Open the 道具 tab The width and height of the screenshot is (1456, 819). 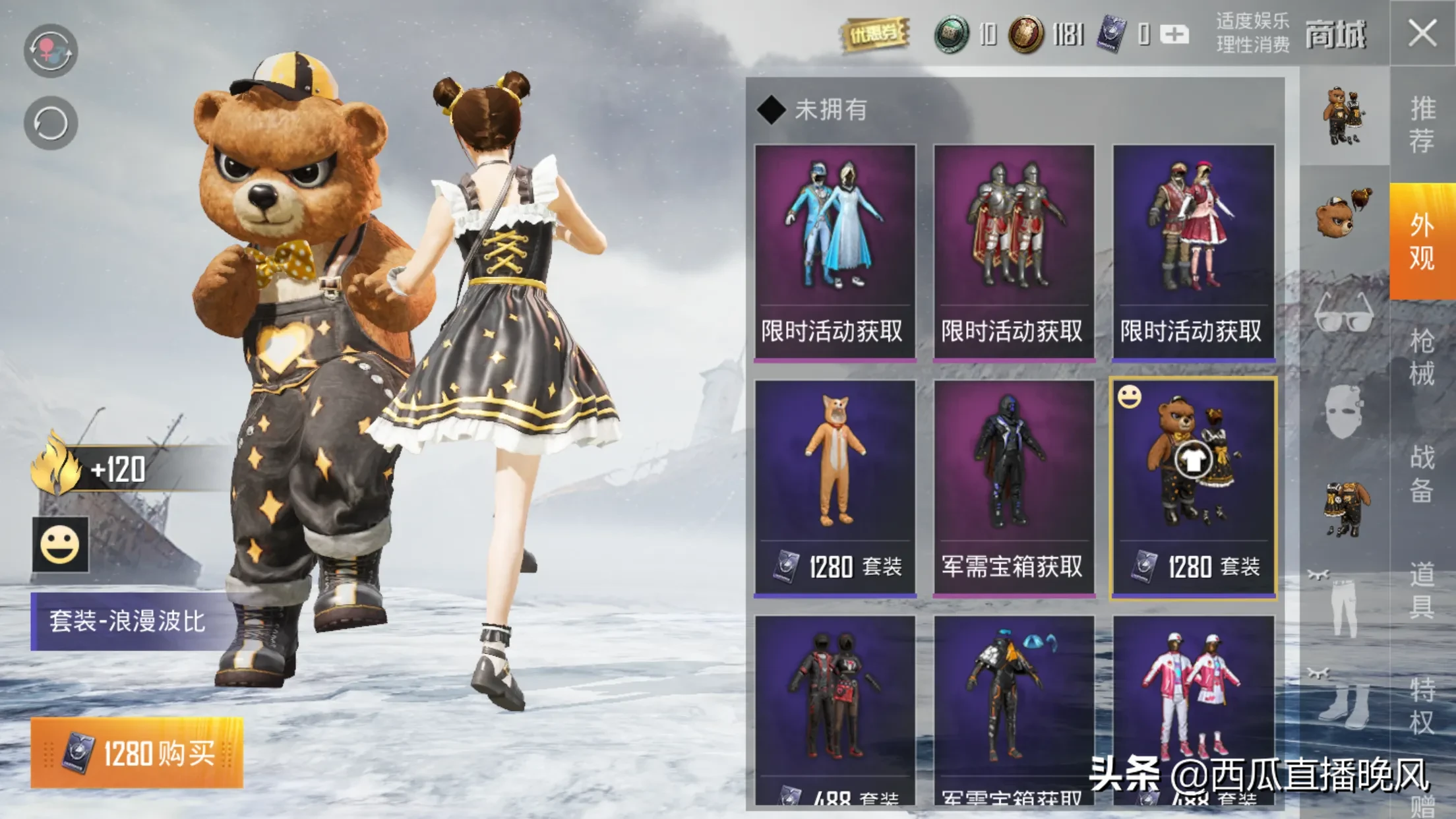[1422, 590]
